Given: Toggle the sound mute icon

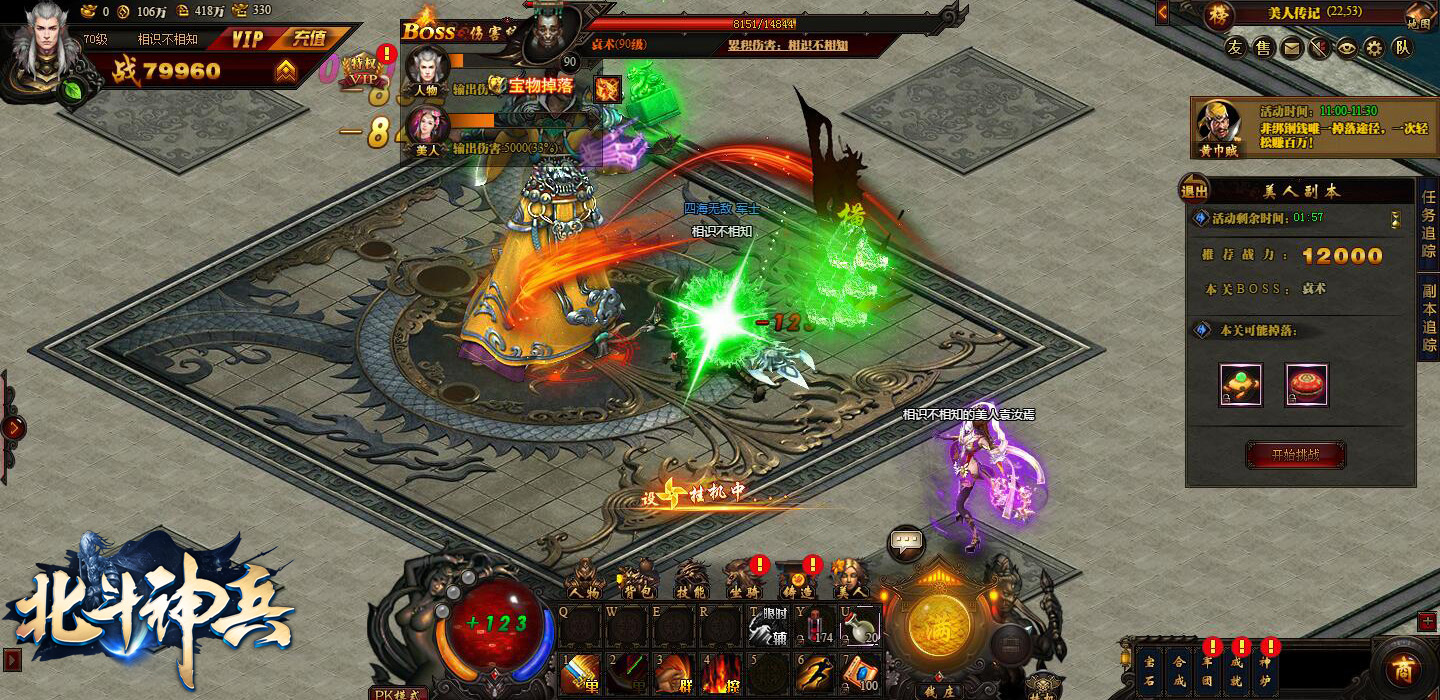Looking at the screenshot, I should 1320,47.
